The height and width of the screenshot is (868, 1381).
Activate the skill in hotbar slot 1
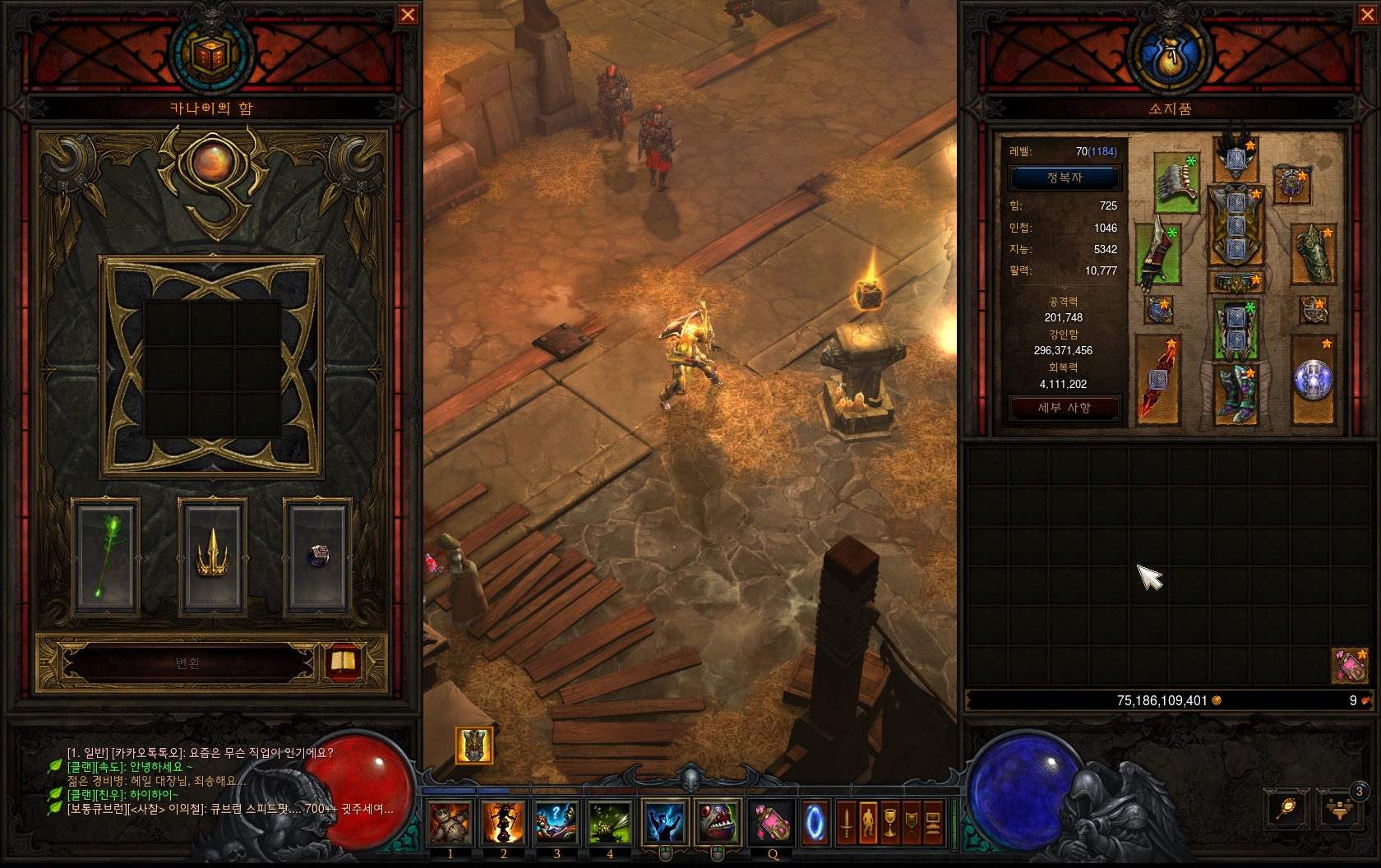(x=450, y=822)
